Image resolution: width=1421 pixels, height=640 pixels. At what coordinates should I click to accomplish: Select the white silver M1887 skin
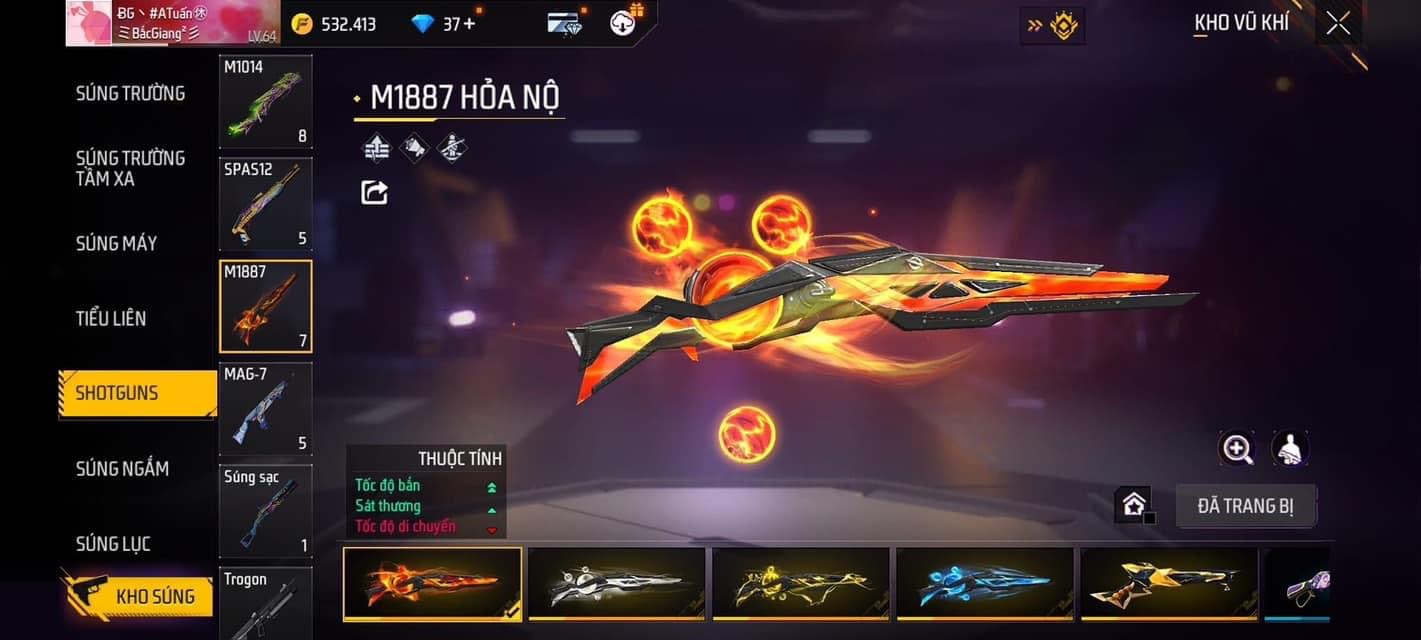(x=616, y=583)
